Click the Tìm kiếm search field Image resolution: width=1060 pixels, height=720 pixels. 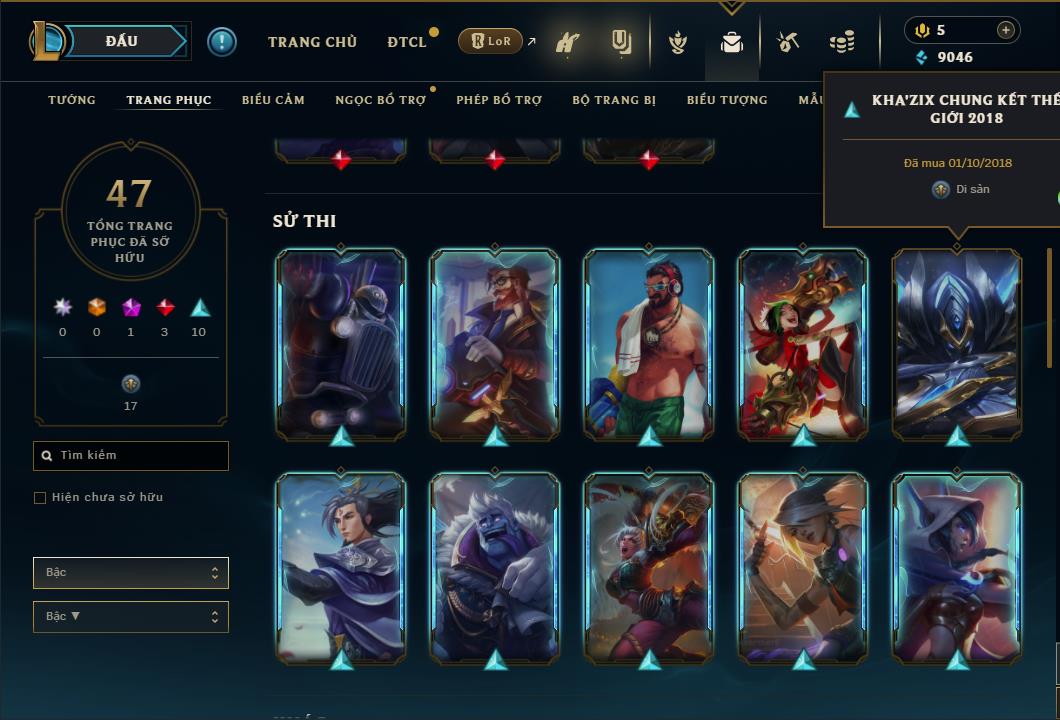(131, 456)
